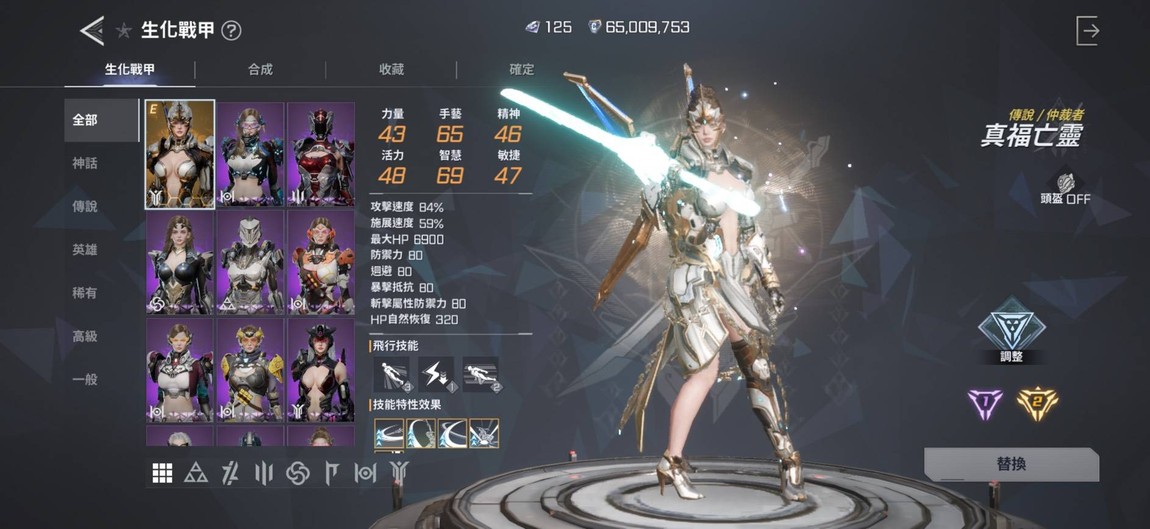Go back using the arrow button

92,30
